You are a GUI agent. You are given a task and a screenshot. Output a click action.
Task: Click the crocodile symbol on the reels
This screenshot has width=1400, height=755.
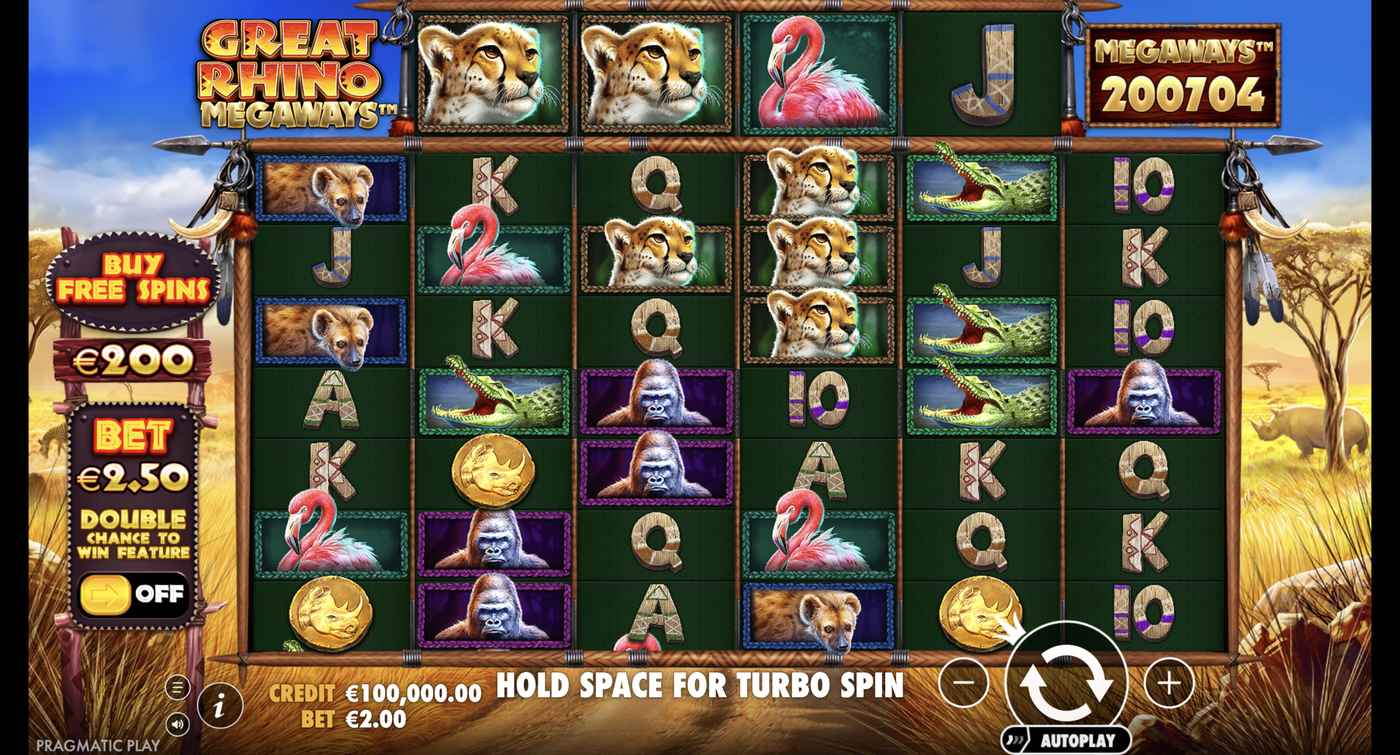pyautogui.click(x=986, y=188)
